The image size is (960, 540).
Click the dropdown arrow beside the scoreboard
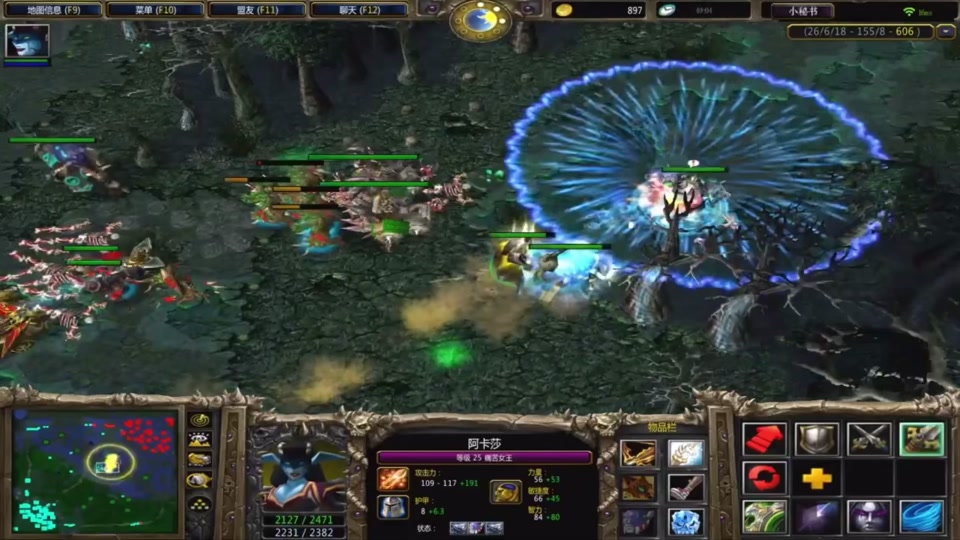pyautogui.click(x=946, y=32)
